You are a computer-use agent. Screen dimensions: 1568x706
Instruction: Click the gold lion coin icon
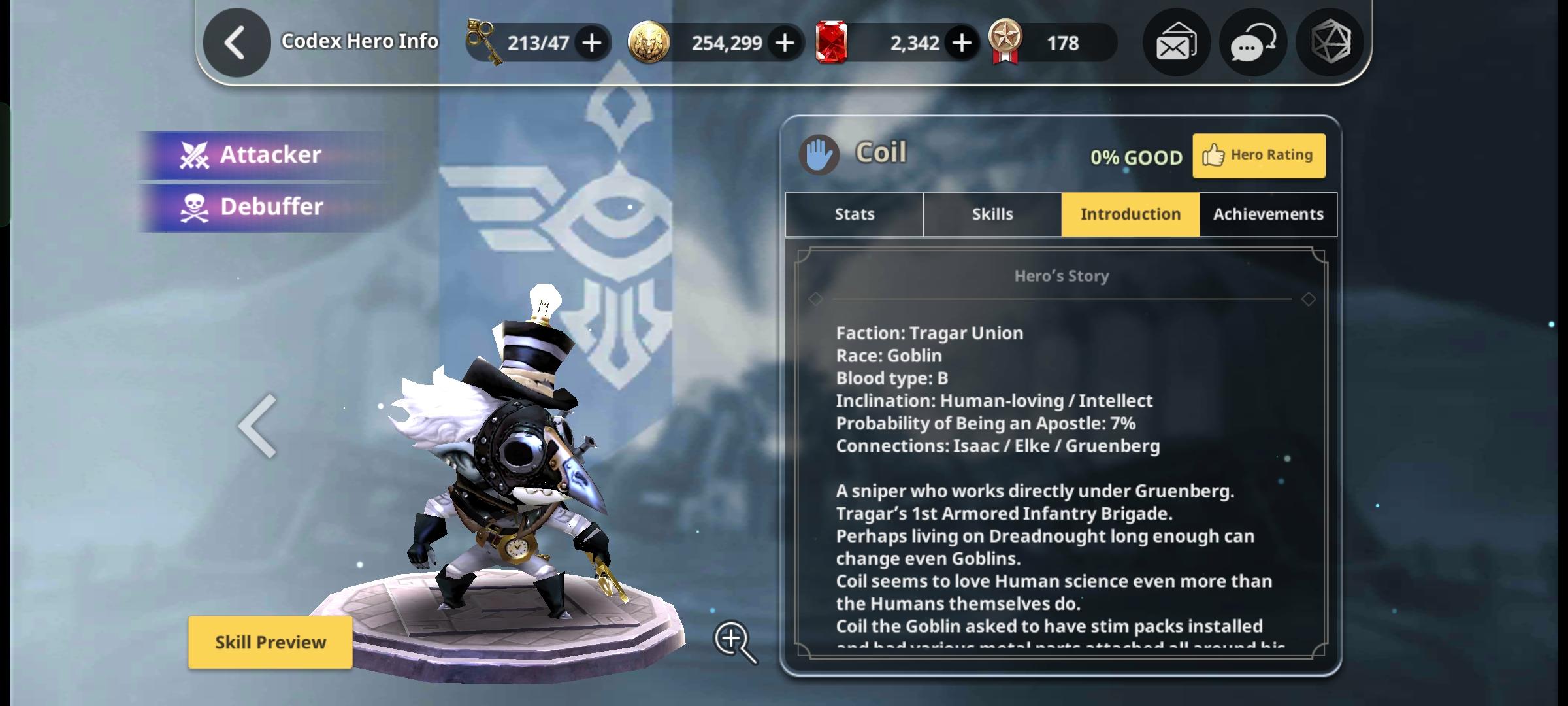(x=647, y=42)
